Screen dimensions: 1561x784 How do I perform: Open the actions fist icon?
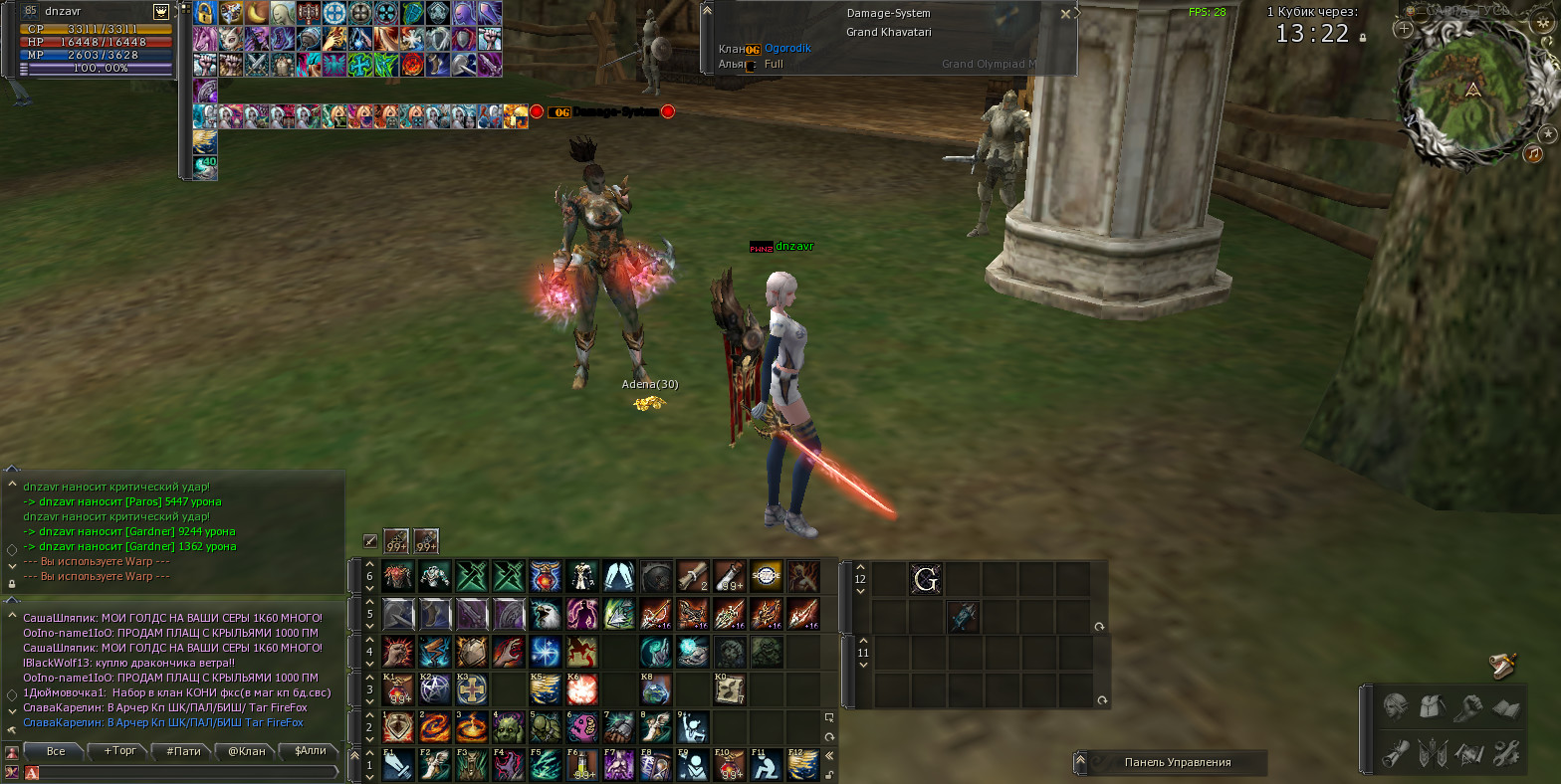(1469, 707)
